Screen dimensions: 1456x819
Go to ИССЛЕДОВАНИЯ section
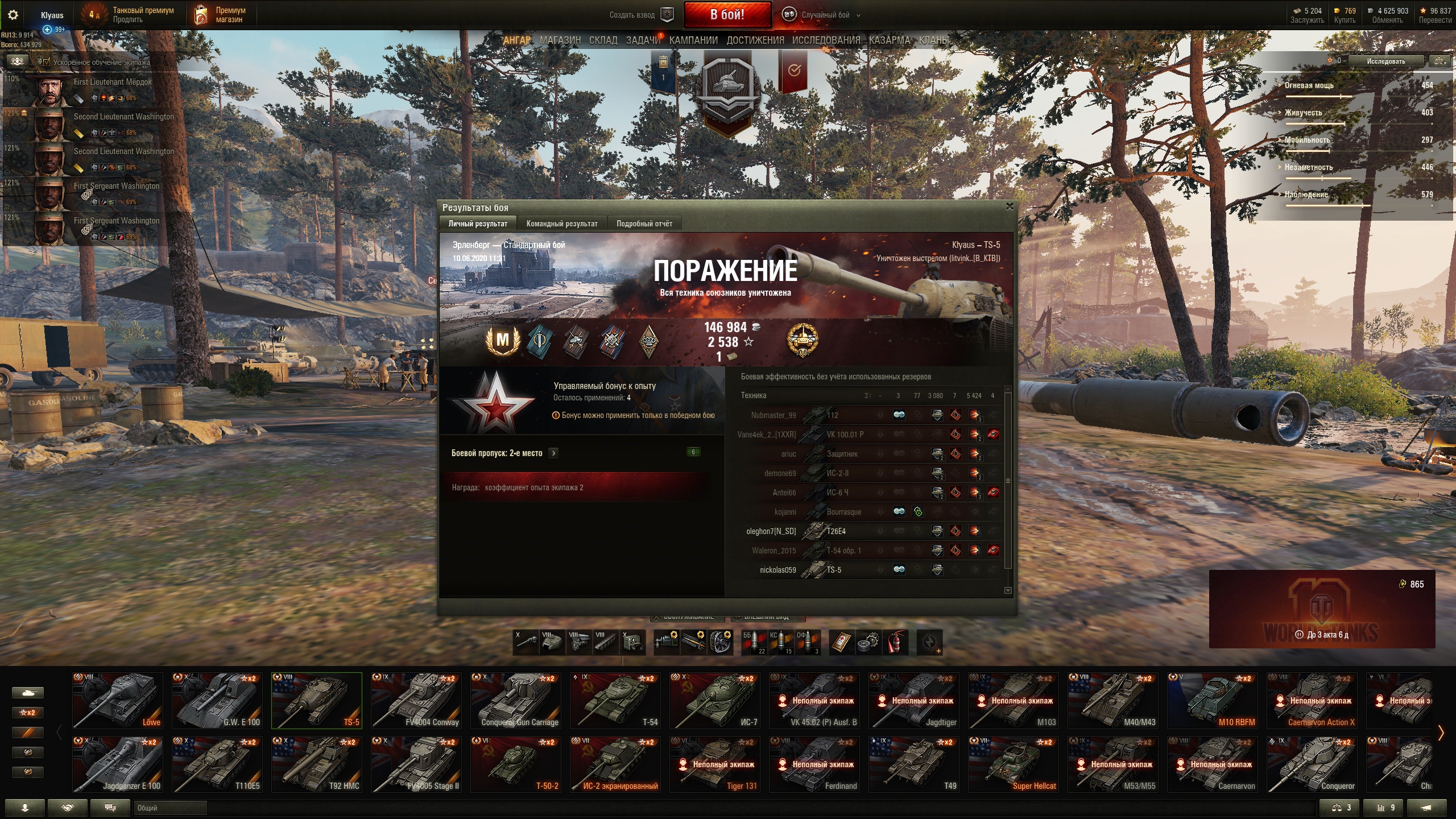click(x=826, y=40)
